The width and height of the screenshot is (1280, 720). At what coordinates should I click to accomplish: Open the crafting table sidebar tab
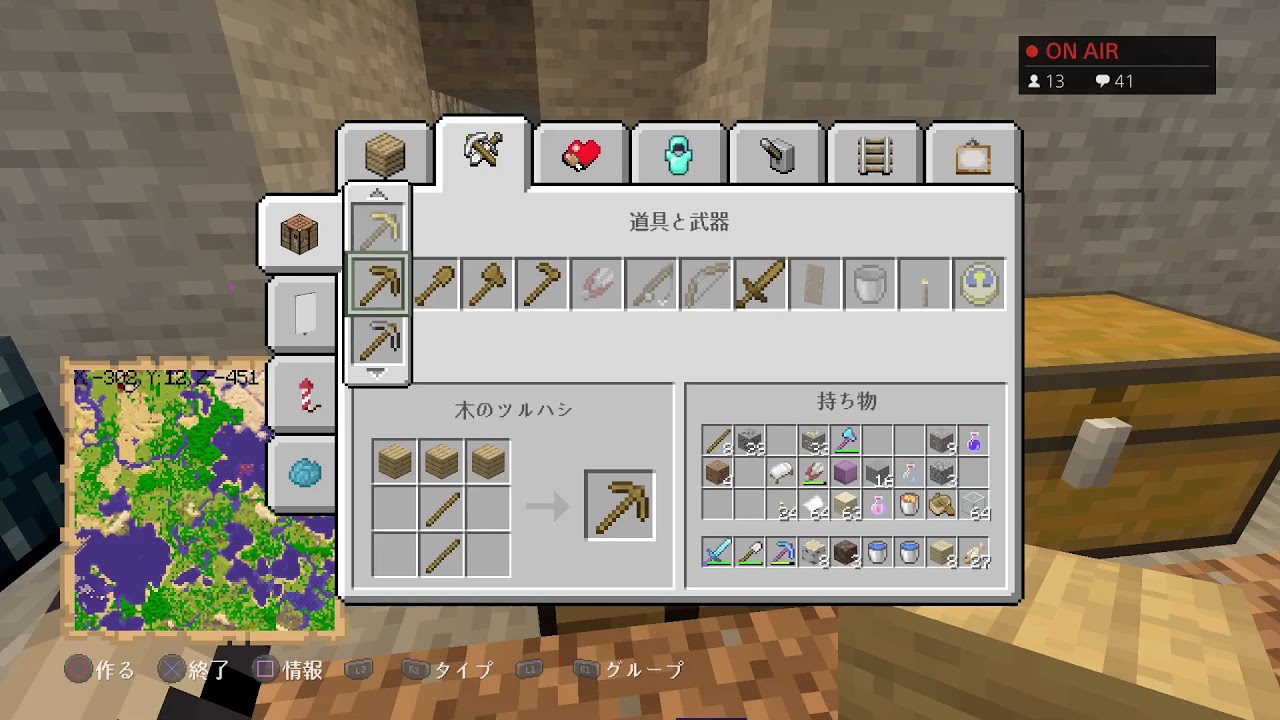[302, 232]
